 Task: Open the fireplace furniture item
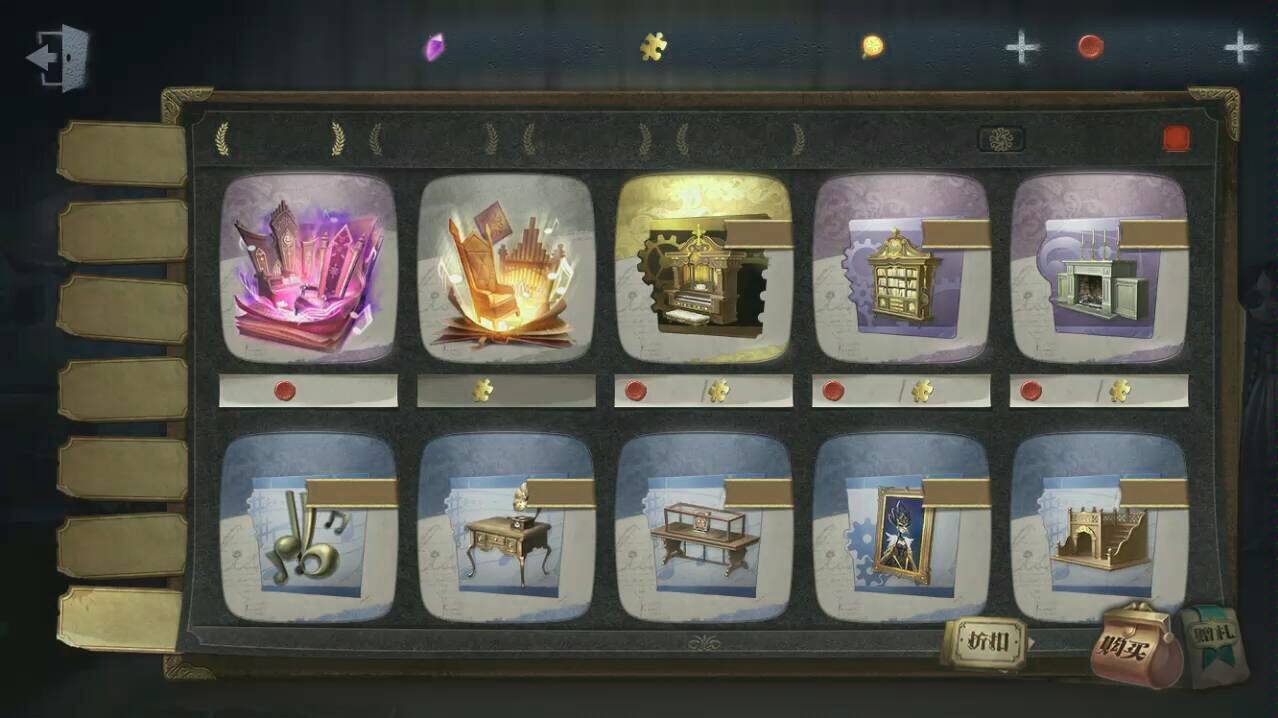1100,268
